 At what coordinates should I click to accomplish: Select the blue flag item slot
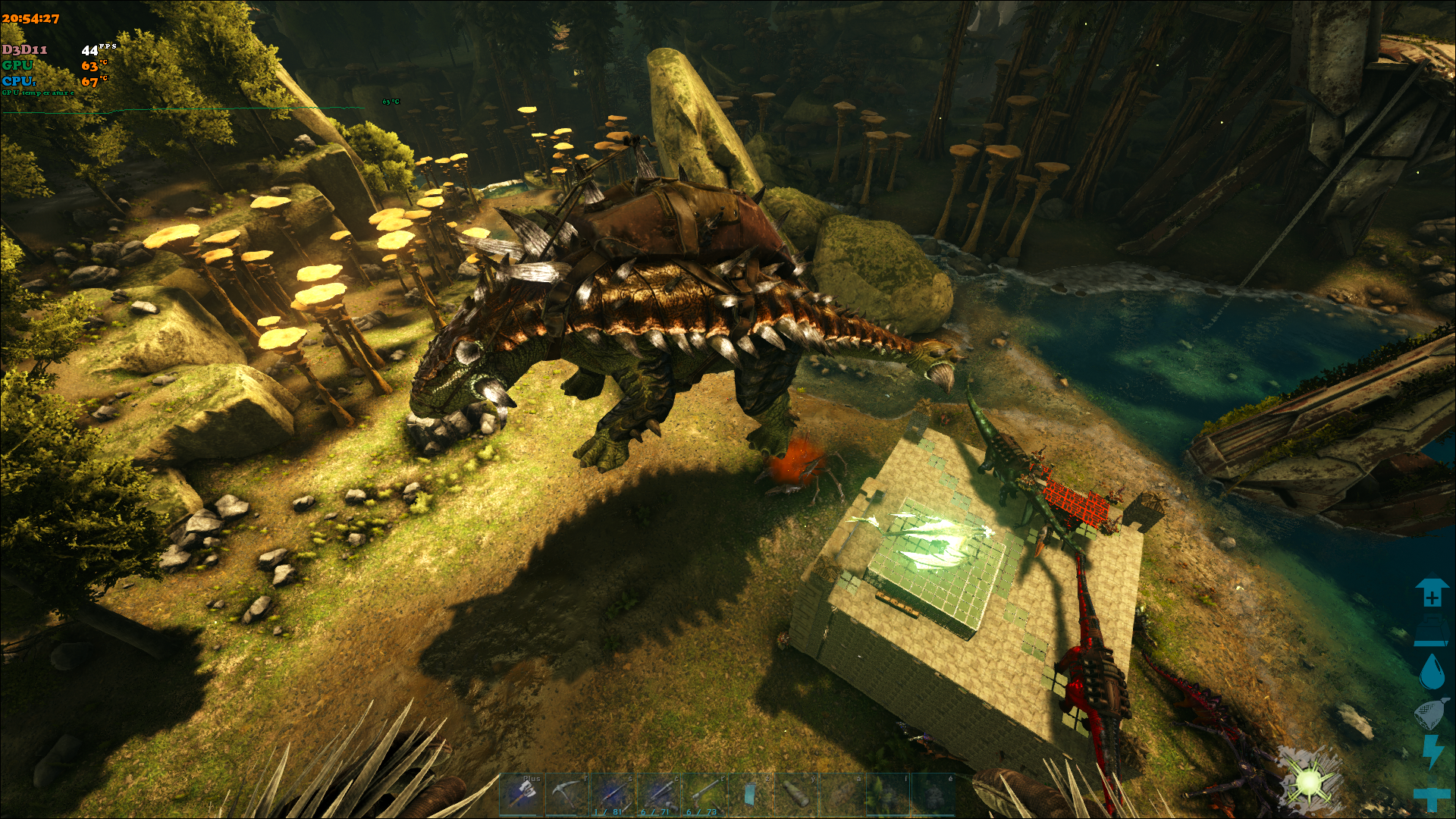749,794
